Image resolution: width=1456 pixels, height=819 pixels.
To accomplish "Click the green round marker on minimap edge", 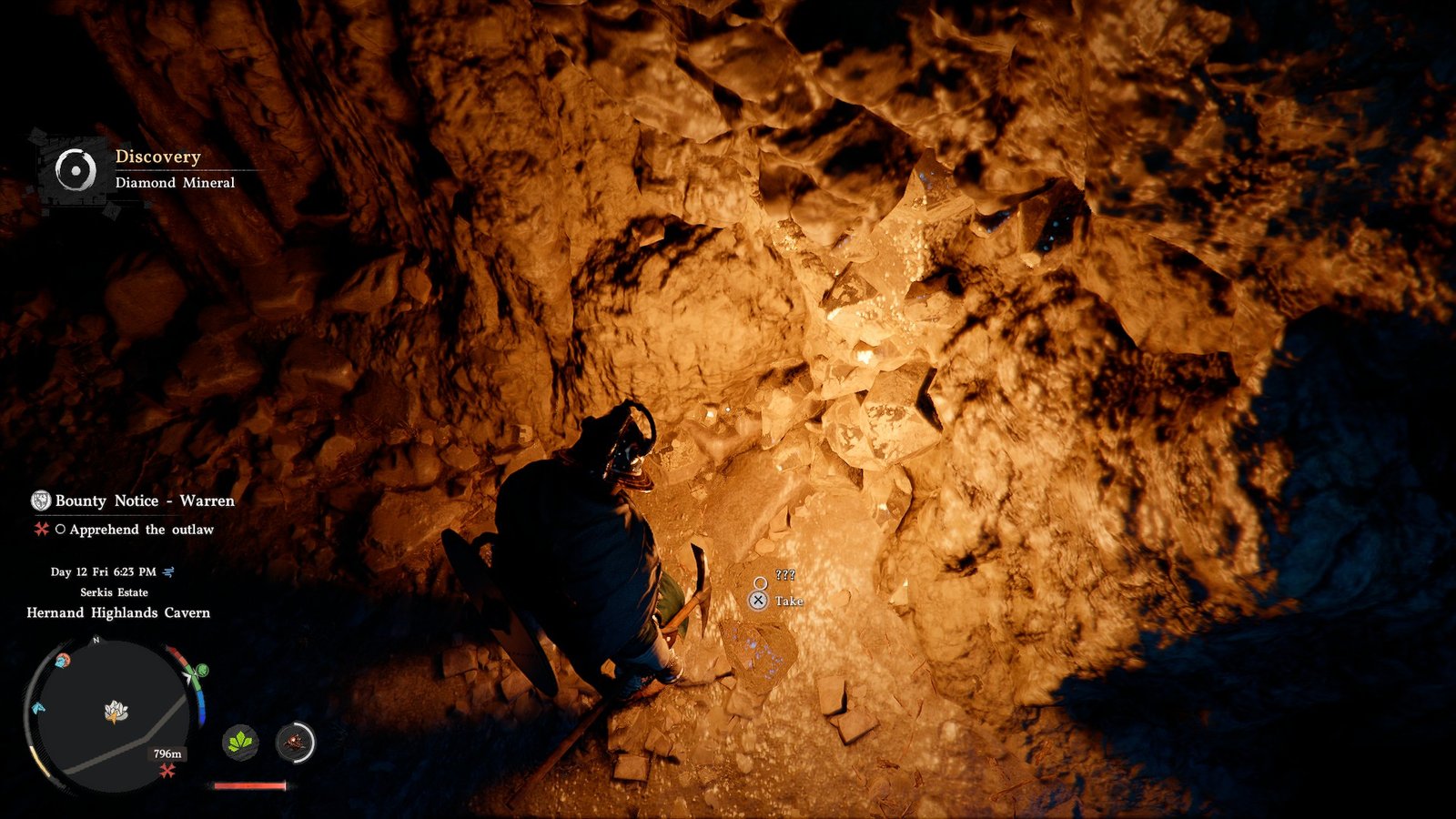I will [202, 671].
